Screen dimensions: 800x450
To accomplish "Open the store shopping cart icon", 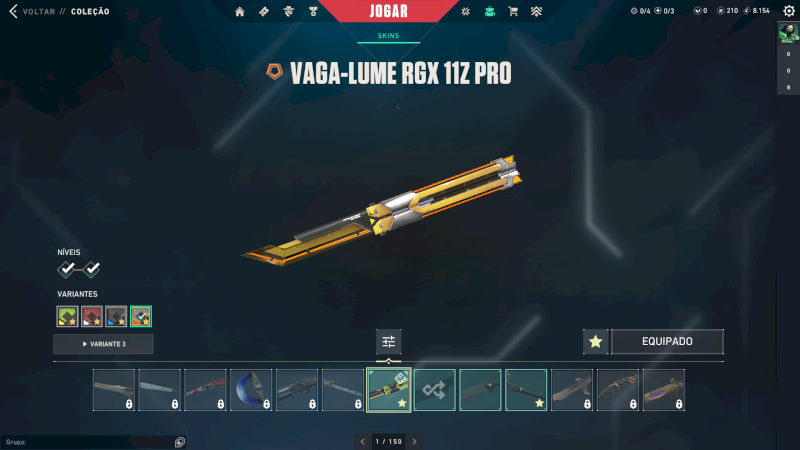I will [513, 12].
